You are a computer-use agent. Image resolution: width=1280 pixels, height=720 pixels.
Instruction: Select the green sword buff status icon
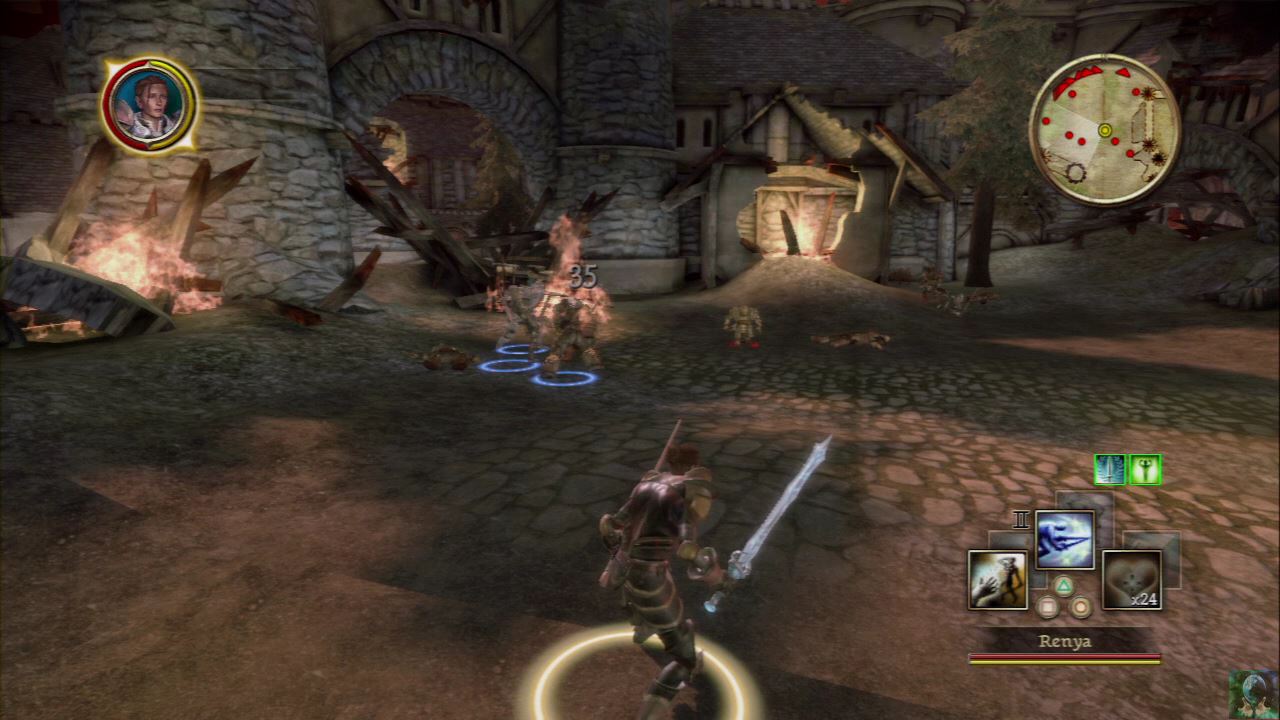pos(1110,469)
